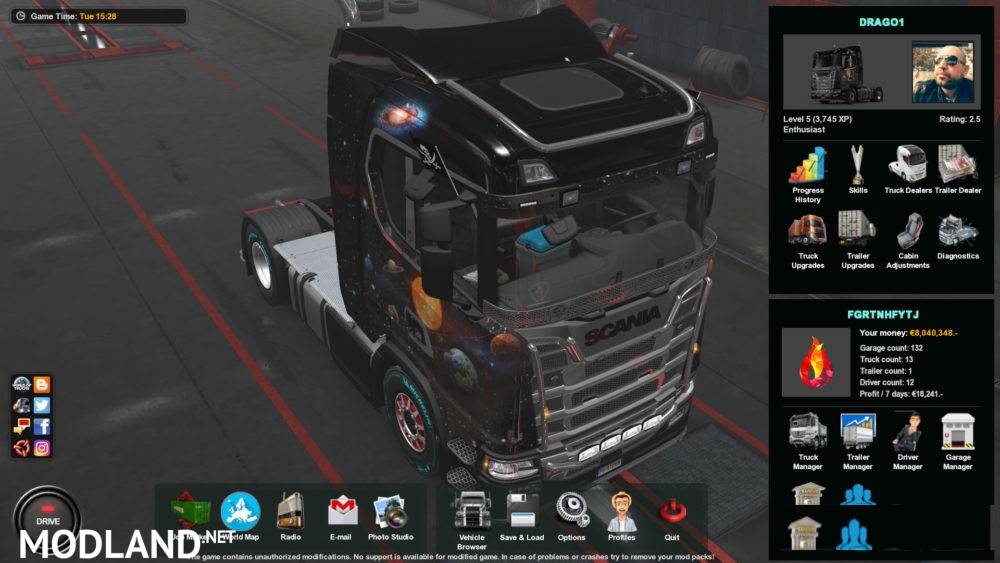Screen dimensions: 1000x563
Task: Open the Options gear menu
Action: pos(572,511)
